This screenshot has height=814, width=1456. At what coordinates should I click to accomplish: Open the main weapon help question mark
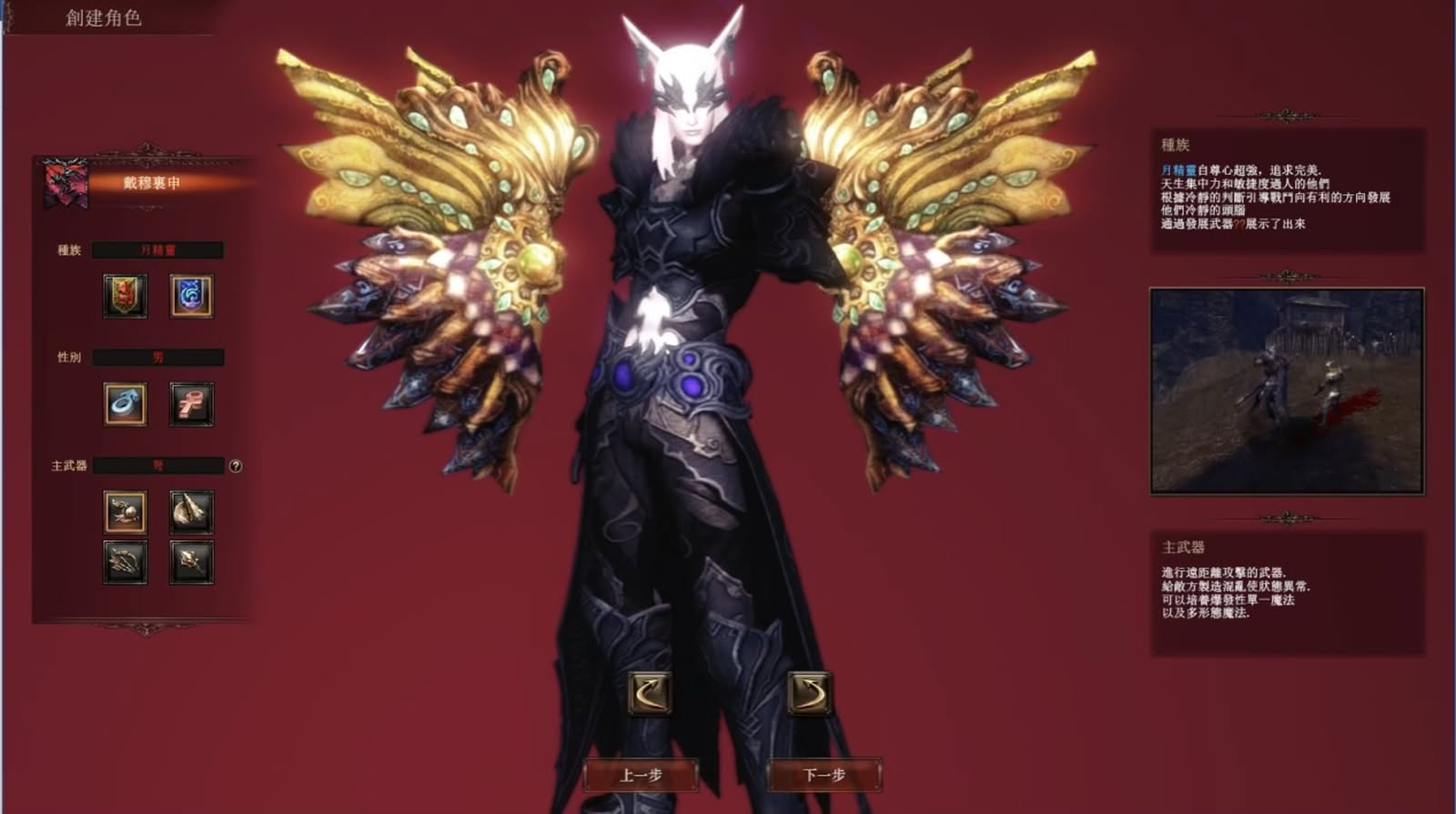(x=236, y=466)
